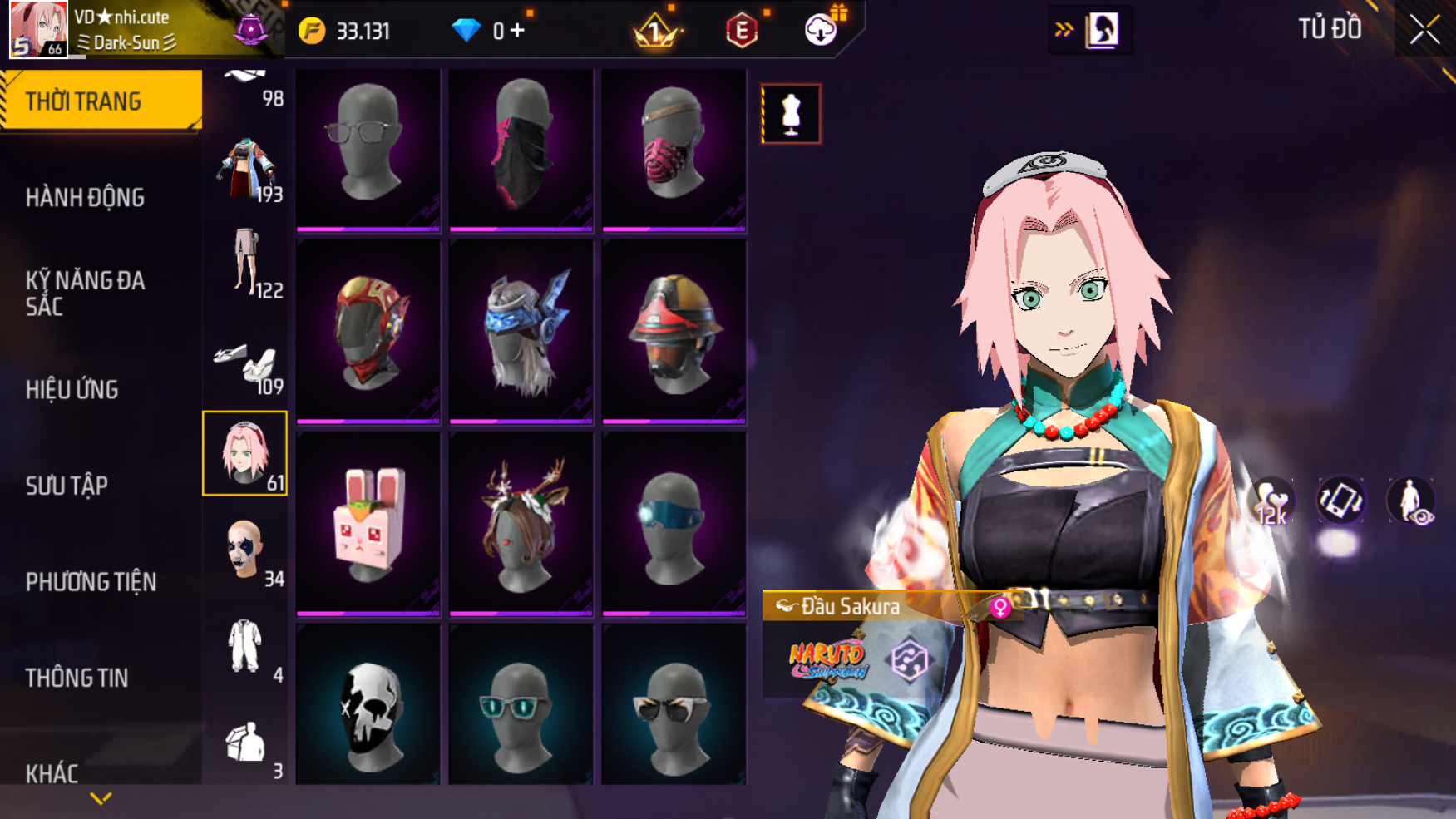Viewport: 1456px width, 819px height.
Task: Open the Thông Tin section
Action: coord(77,678)
